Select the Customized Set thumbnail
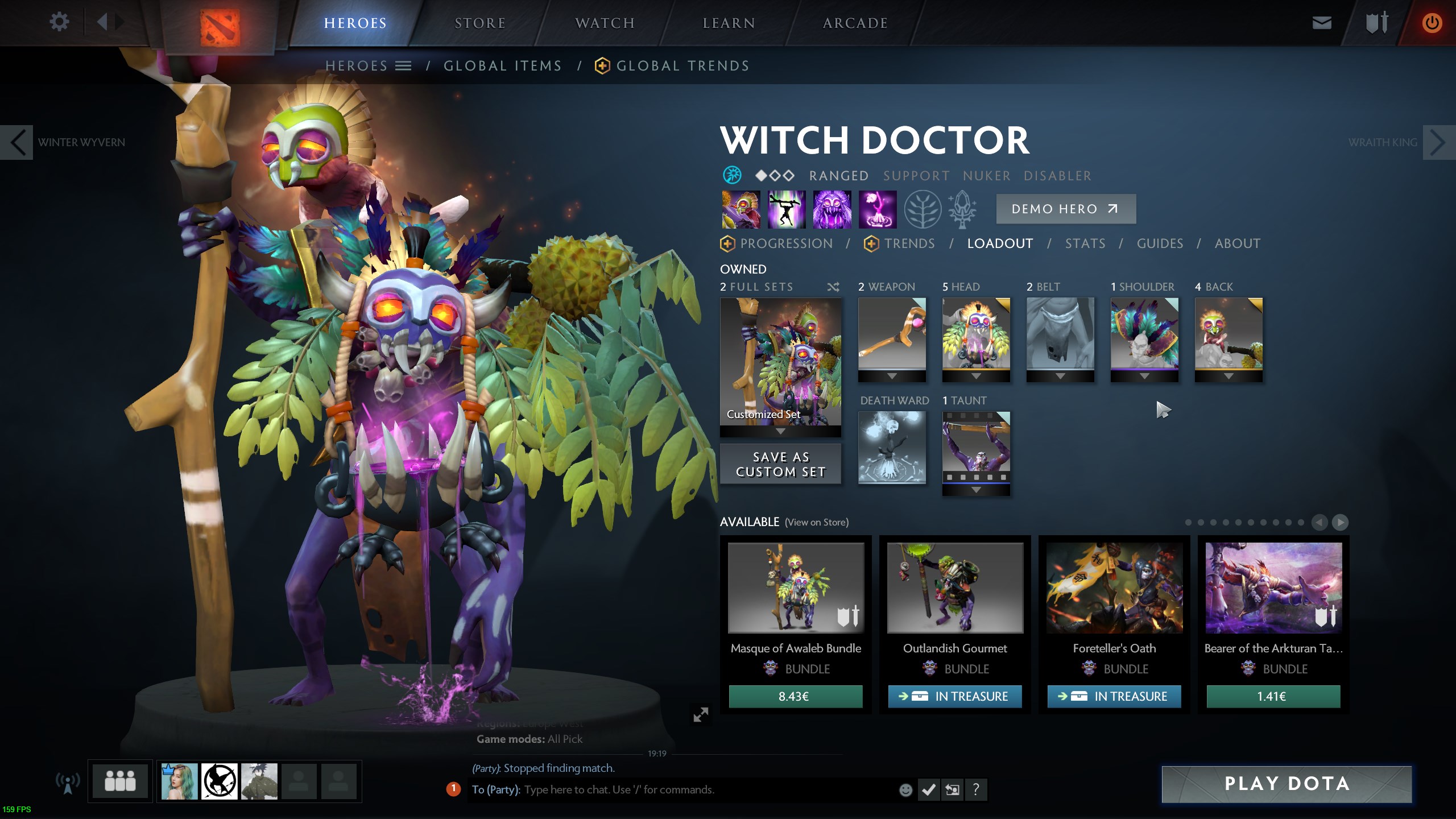 [x=780, y=362]
